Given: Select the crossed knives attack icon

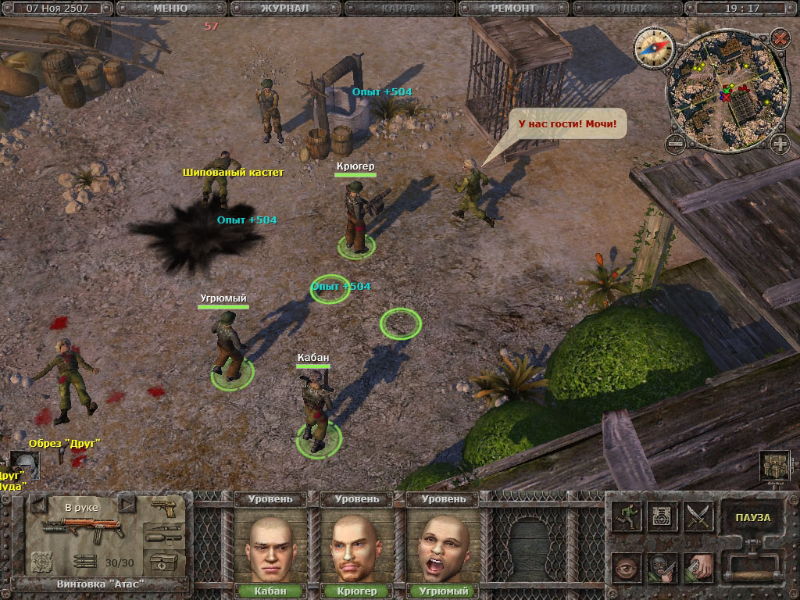Looking at the screenshot, I should point(696,517).
